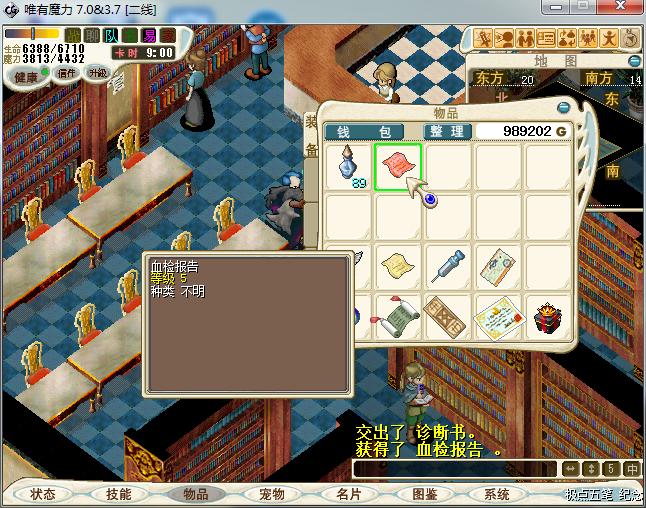Click the chat input field
Viewport: 646px width, 508px height.
[453, 468]
